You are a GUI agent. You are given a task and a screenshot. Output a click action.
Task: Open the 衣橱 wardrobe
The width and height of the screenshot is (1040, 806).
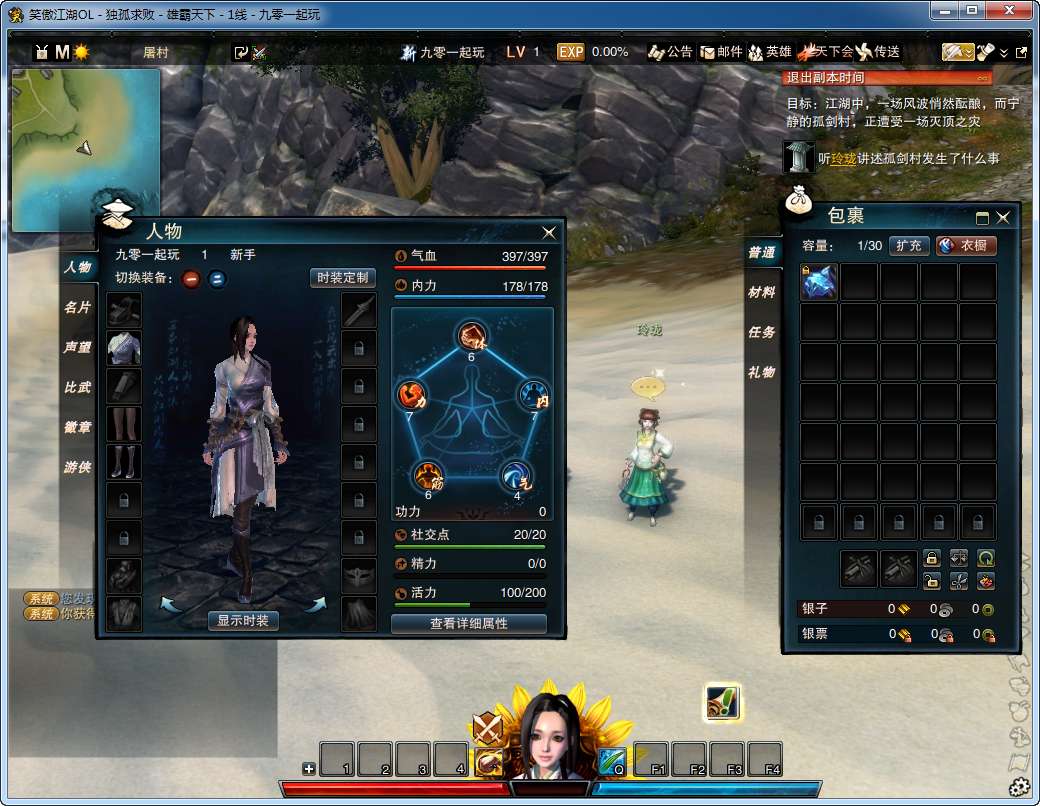coord(966,245)
